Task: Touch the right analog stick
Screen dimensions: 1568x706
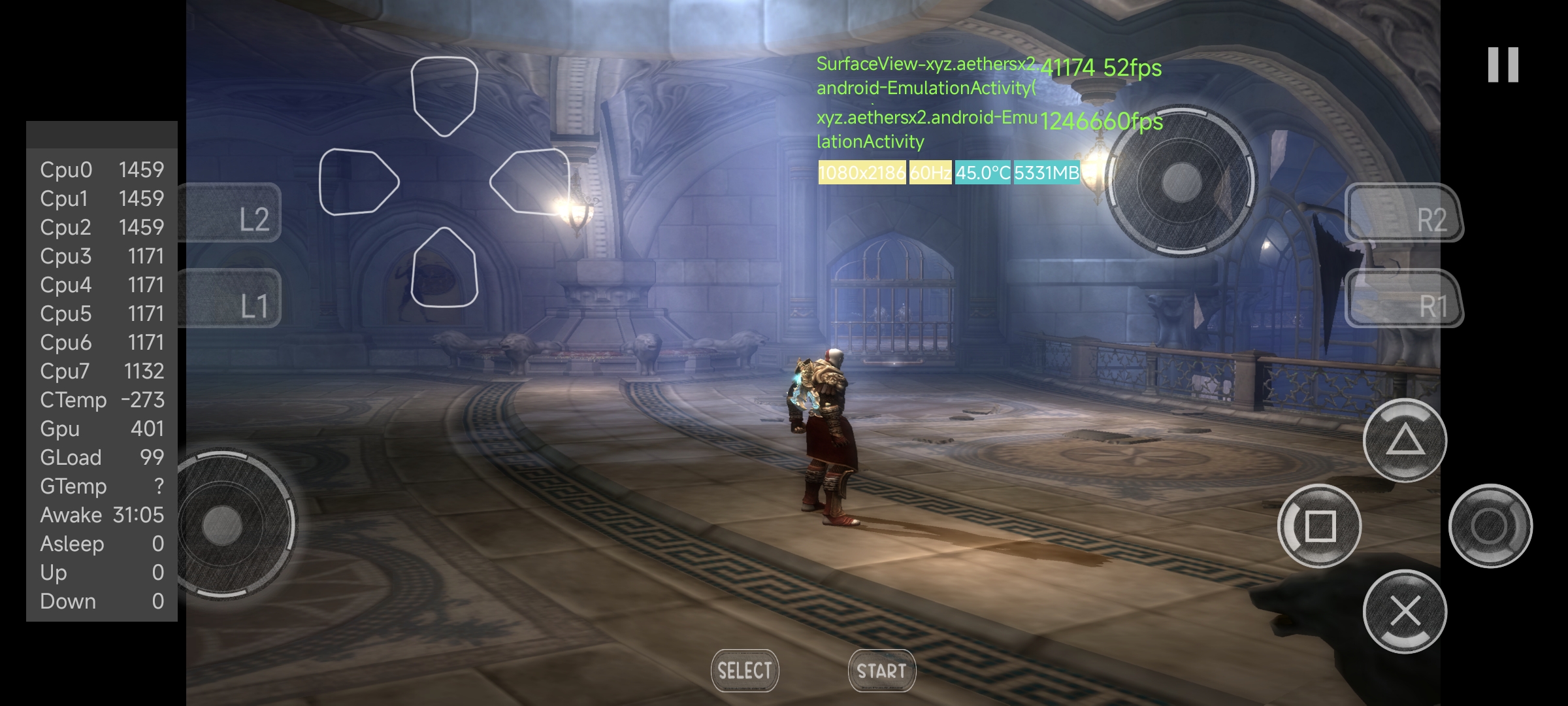Action: tap(1182, 180)
